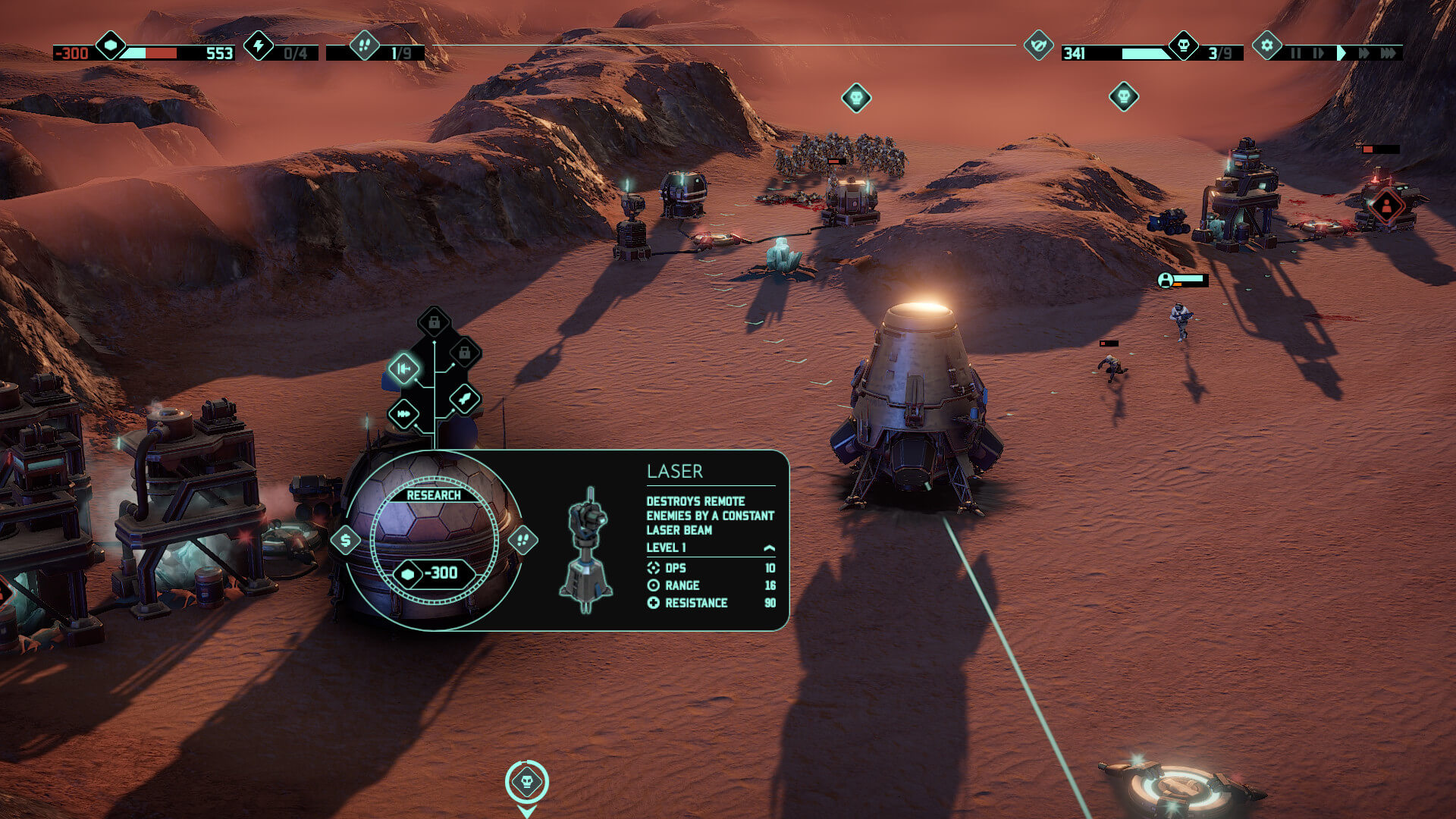Pause the game speed

[x=1296, y=53]
